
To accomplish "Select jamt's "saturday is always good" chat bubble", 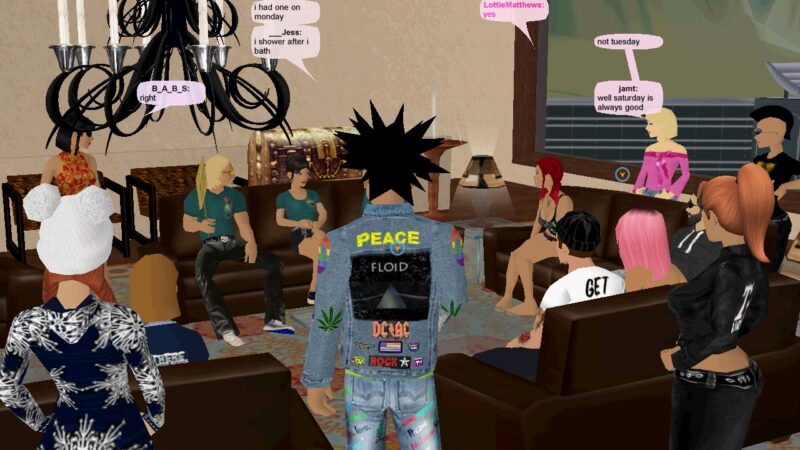I will pos(628,99).
